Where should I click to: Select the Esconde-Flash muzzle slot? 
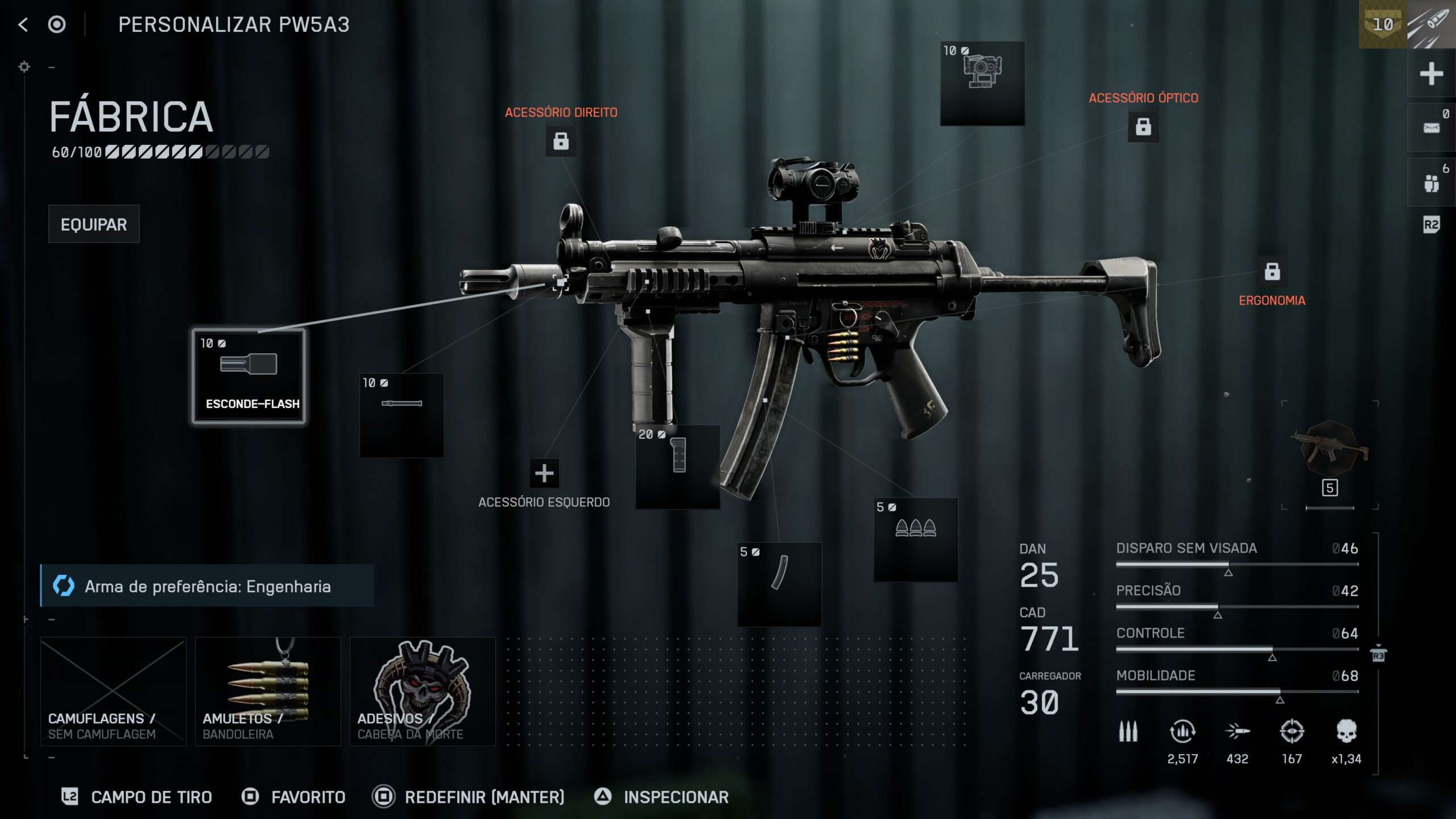click(249, 376)
